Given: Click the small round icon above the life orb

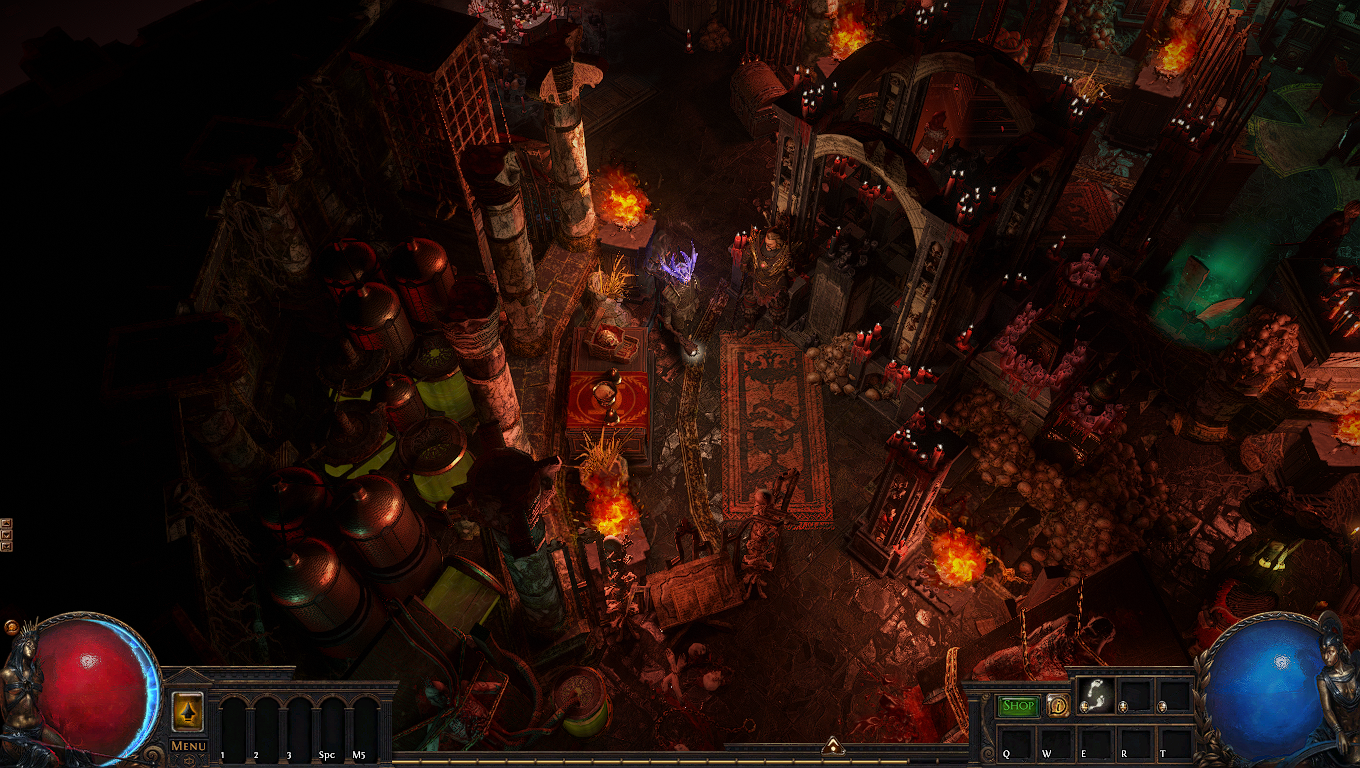Looking at the screenshot, I should click(12, 628).
